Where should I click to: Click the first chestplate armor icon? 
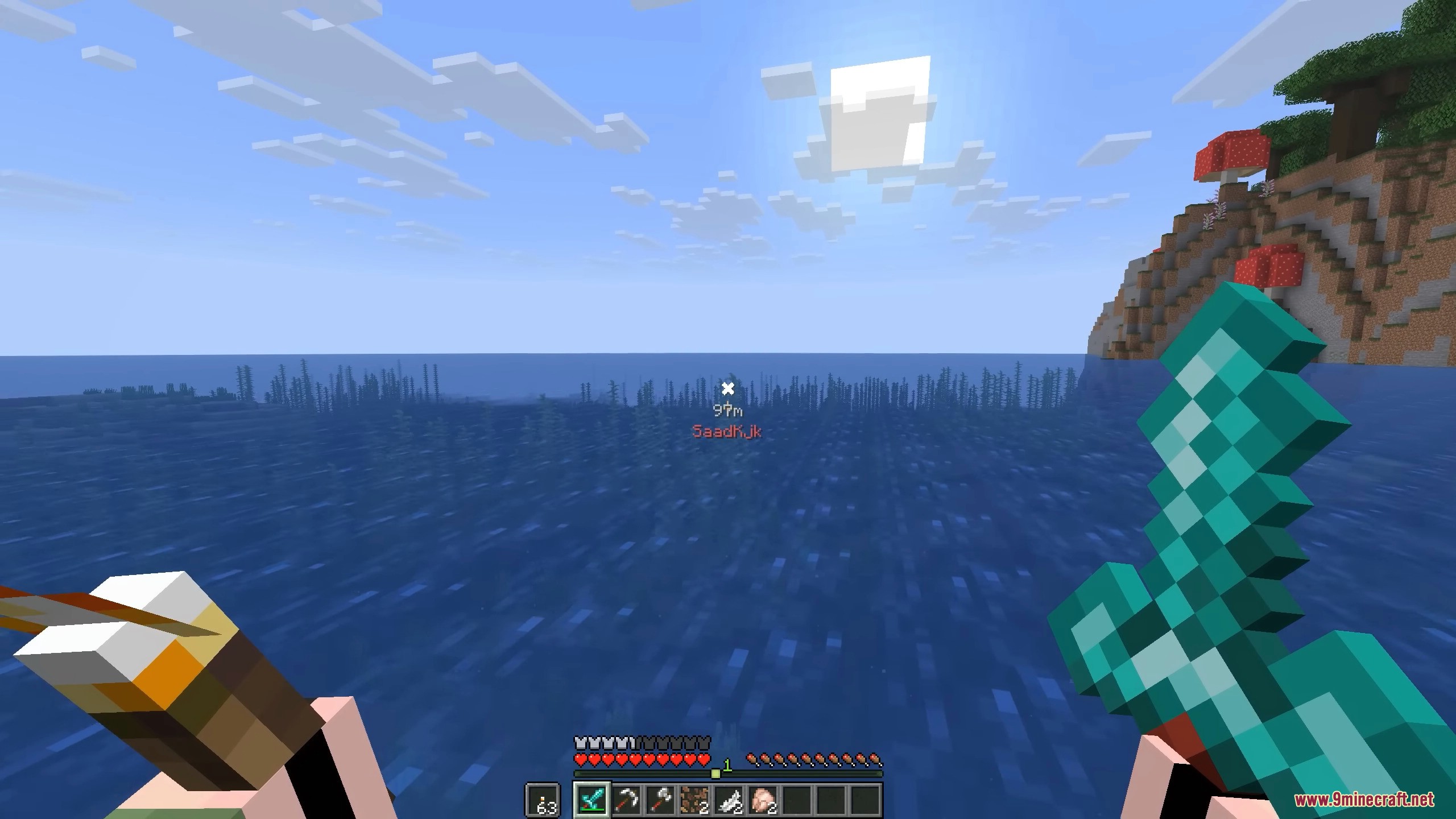point(580,743)
